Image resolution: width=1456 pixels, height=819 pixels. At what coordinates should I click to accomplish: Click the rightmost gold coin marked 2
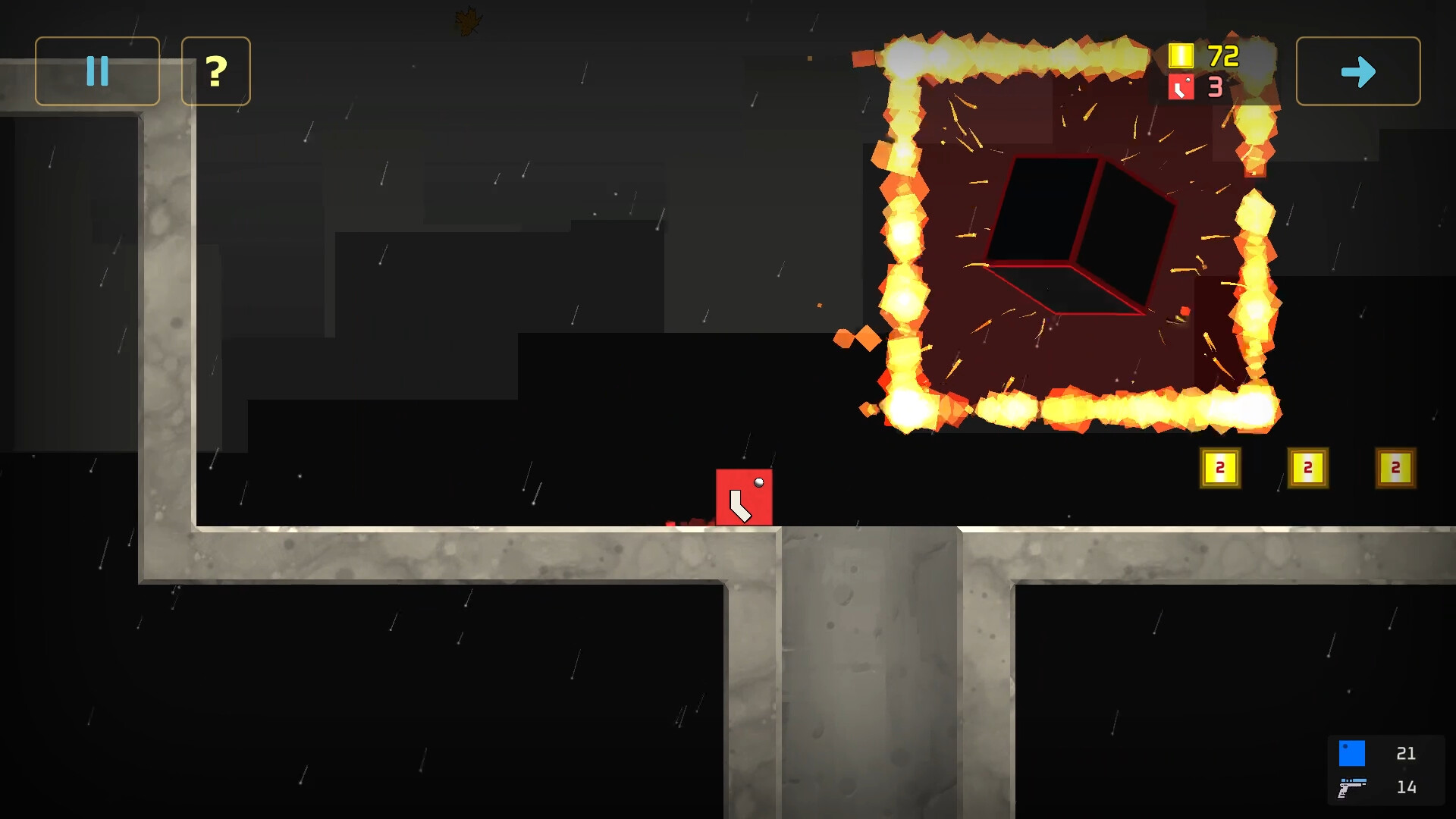pyautogui.click(x=1395, y=468)
